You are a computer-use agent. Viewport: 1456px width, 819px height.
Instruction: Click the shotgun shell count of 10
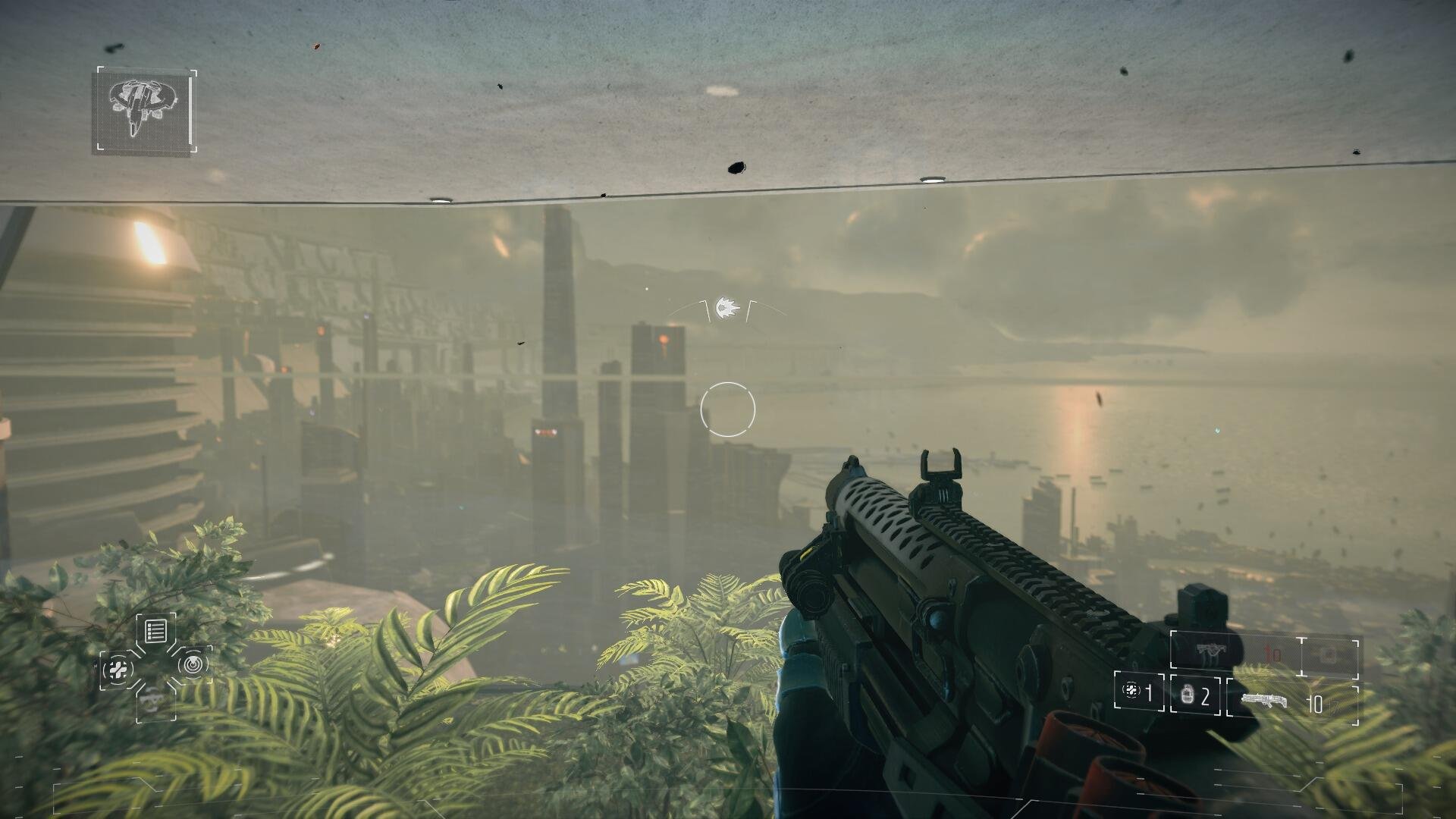click(1316, 701)
